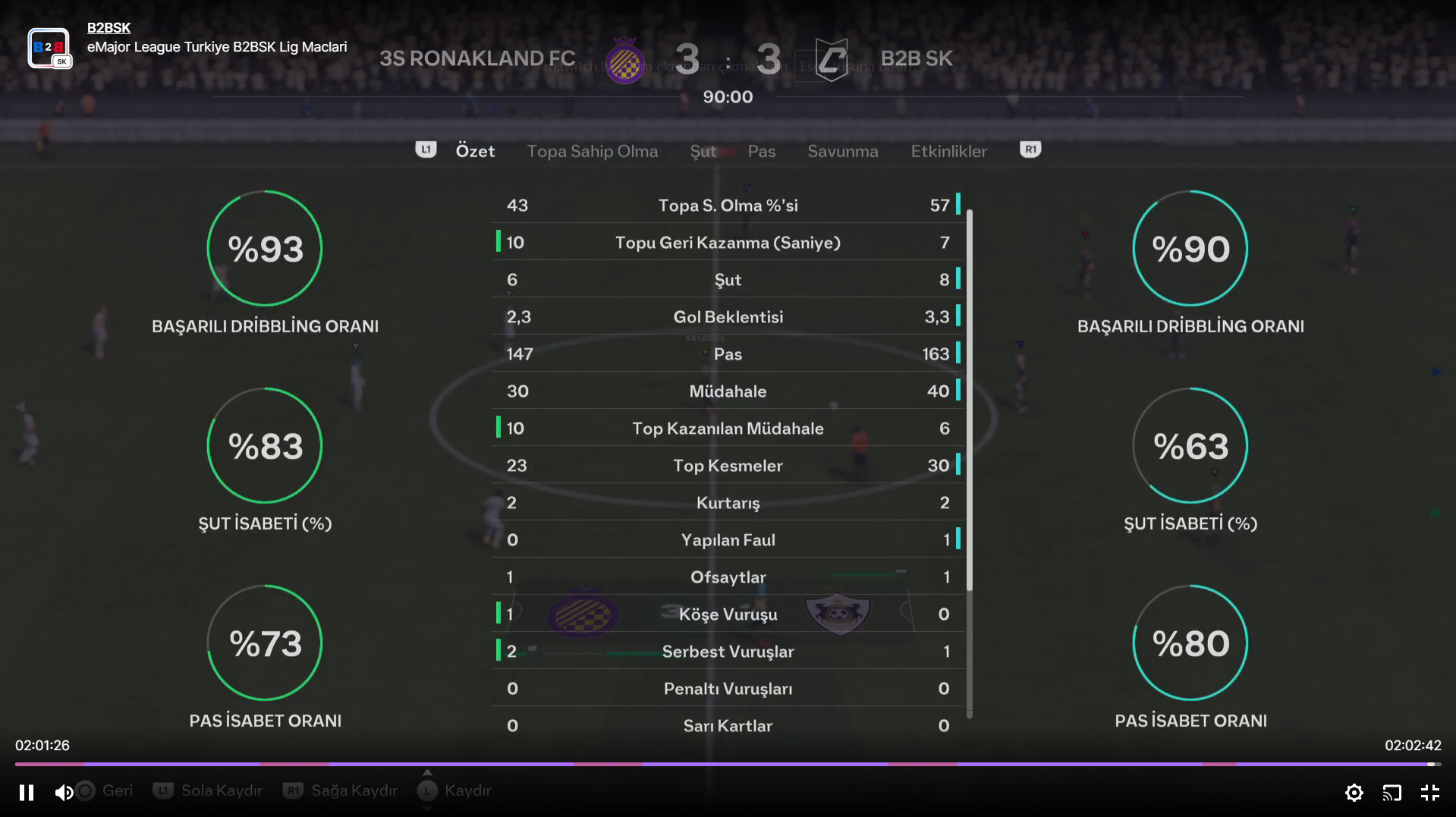Screen dimensions: 1456x817
Task: Switch to the Özet tab
Action: click(x=475, y=151)
